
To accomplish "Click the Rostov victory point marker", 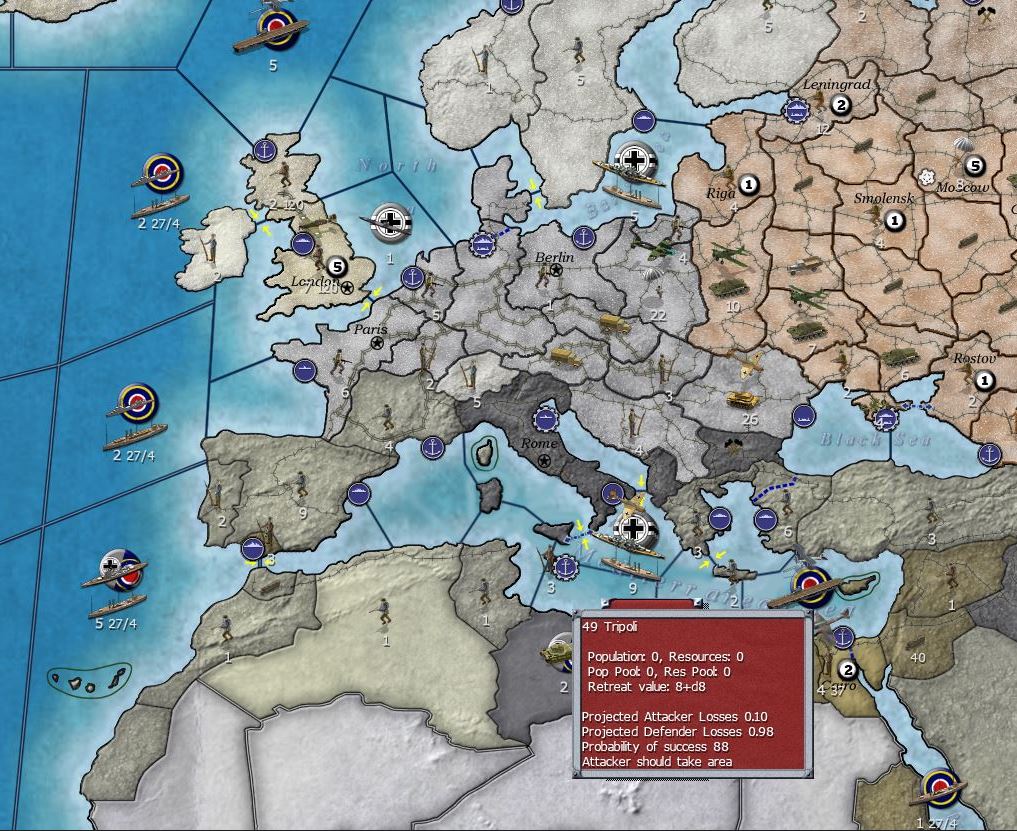I will pos(984,380).
